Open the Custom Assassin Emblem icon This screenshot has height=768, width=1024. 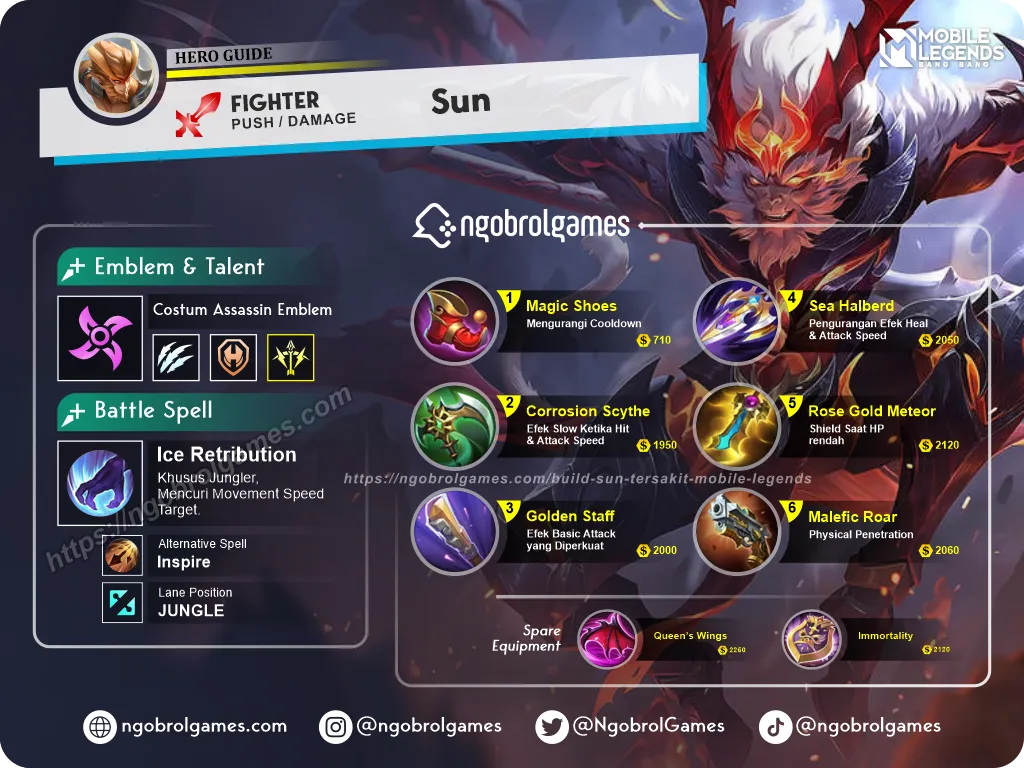(x=100, y=338)
